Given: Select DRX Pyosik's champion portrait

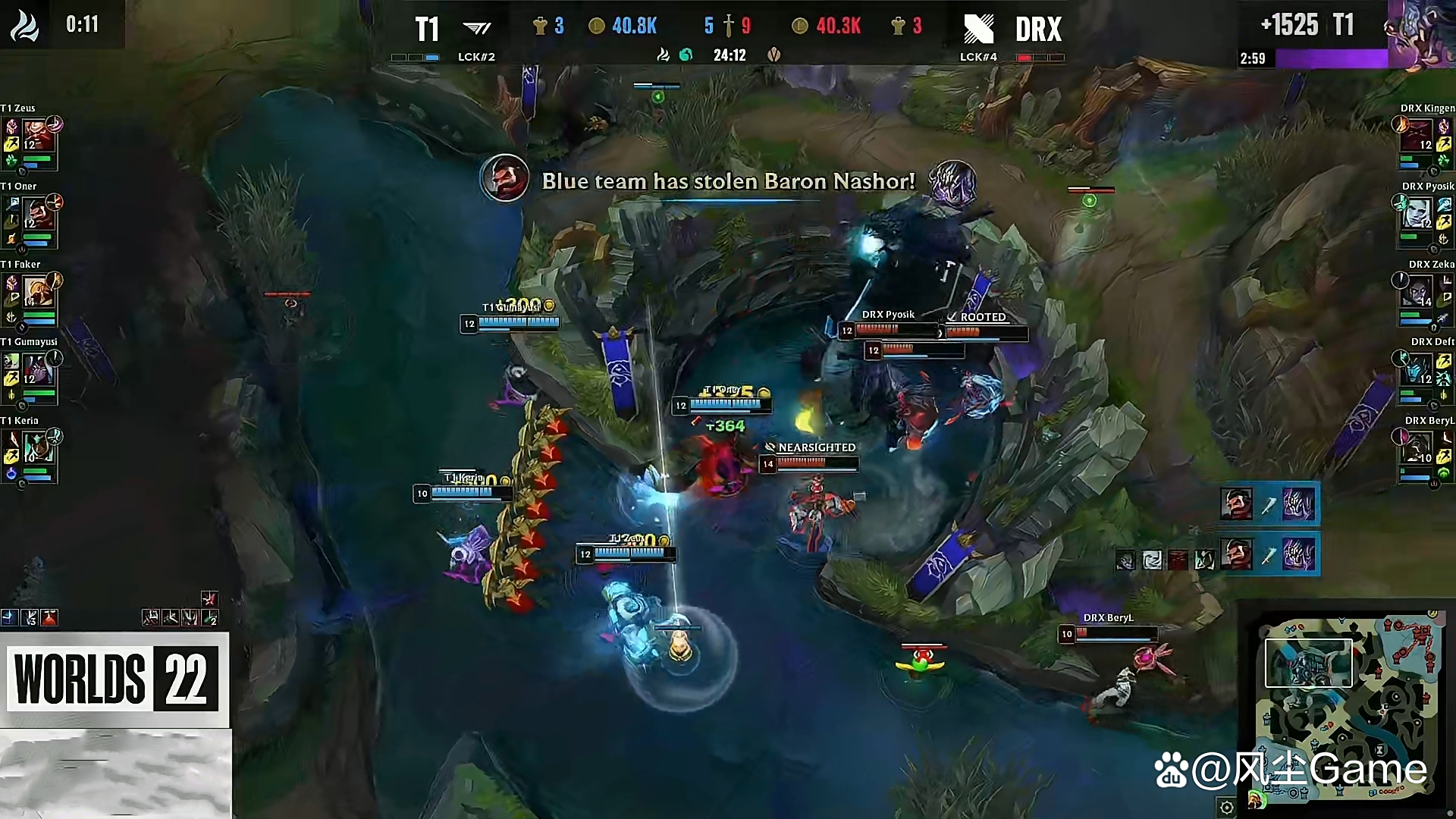Looking at the screenshot, I should coord(1417,215).
